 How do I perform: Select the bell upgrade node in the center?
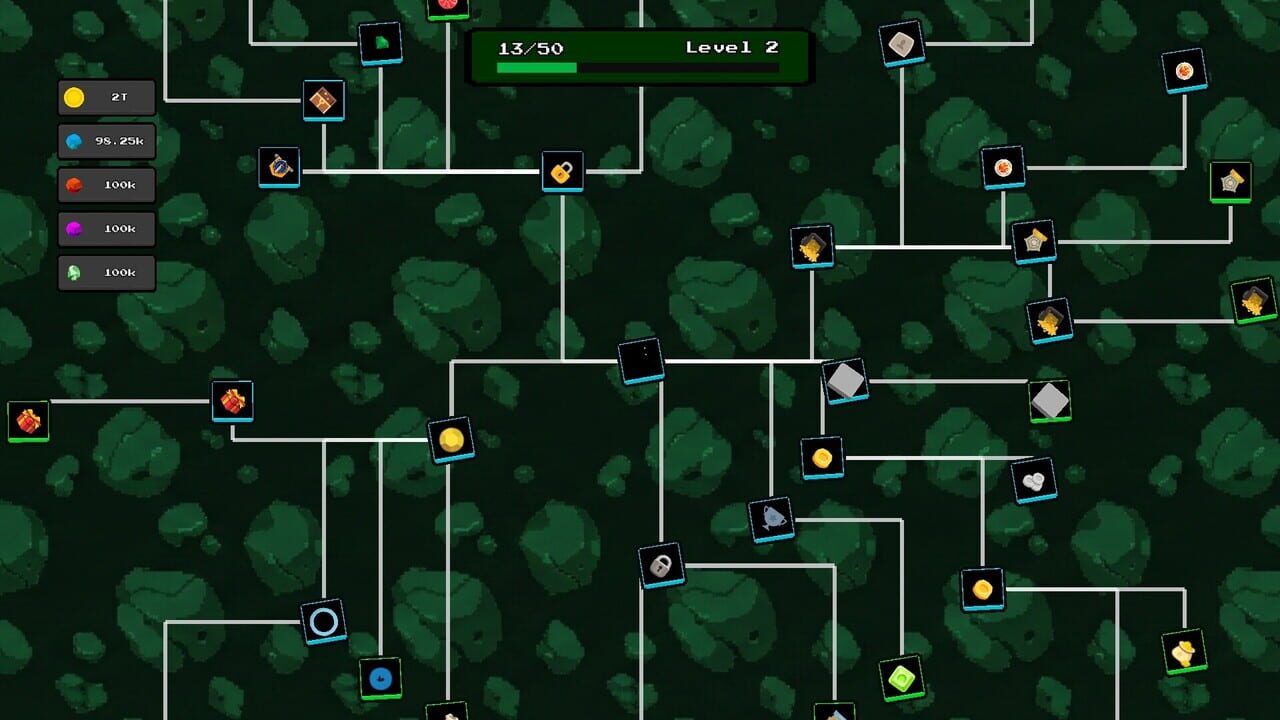(x=771, y=518)
